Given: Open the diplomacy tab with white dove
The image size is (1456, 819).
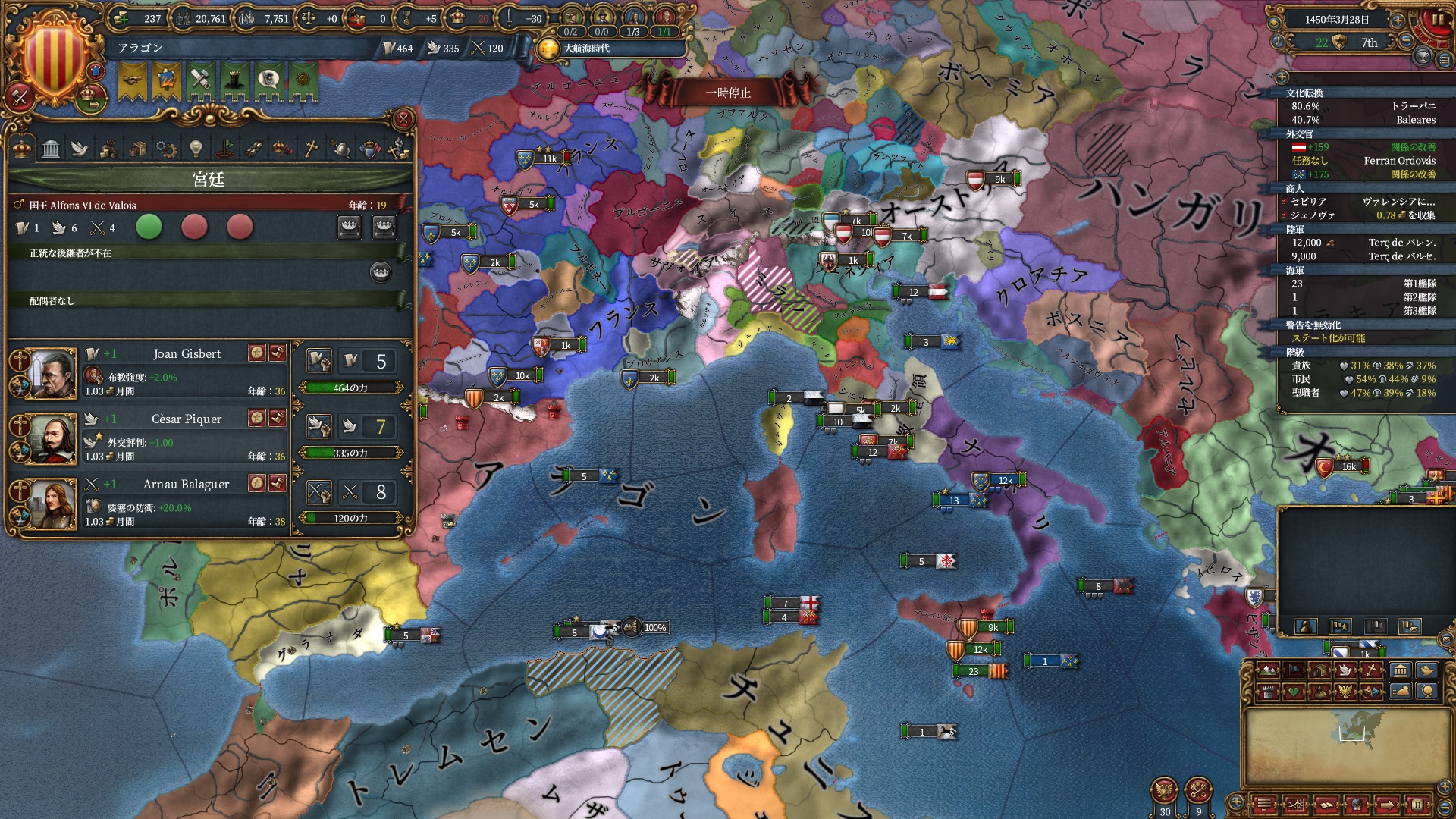Looking at the screenshot, I should tap(80, 149).
